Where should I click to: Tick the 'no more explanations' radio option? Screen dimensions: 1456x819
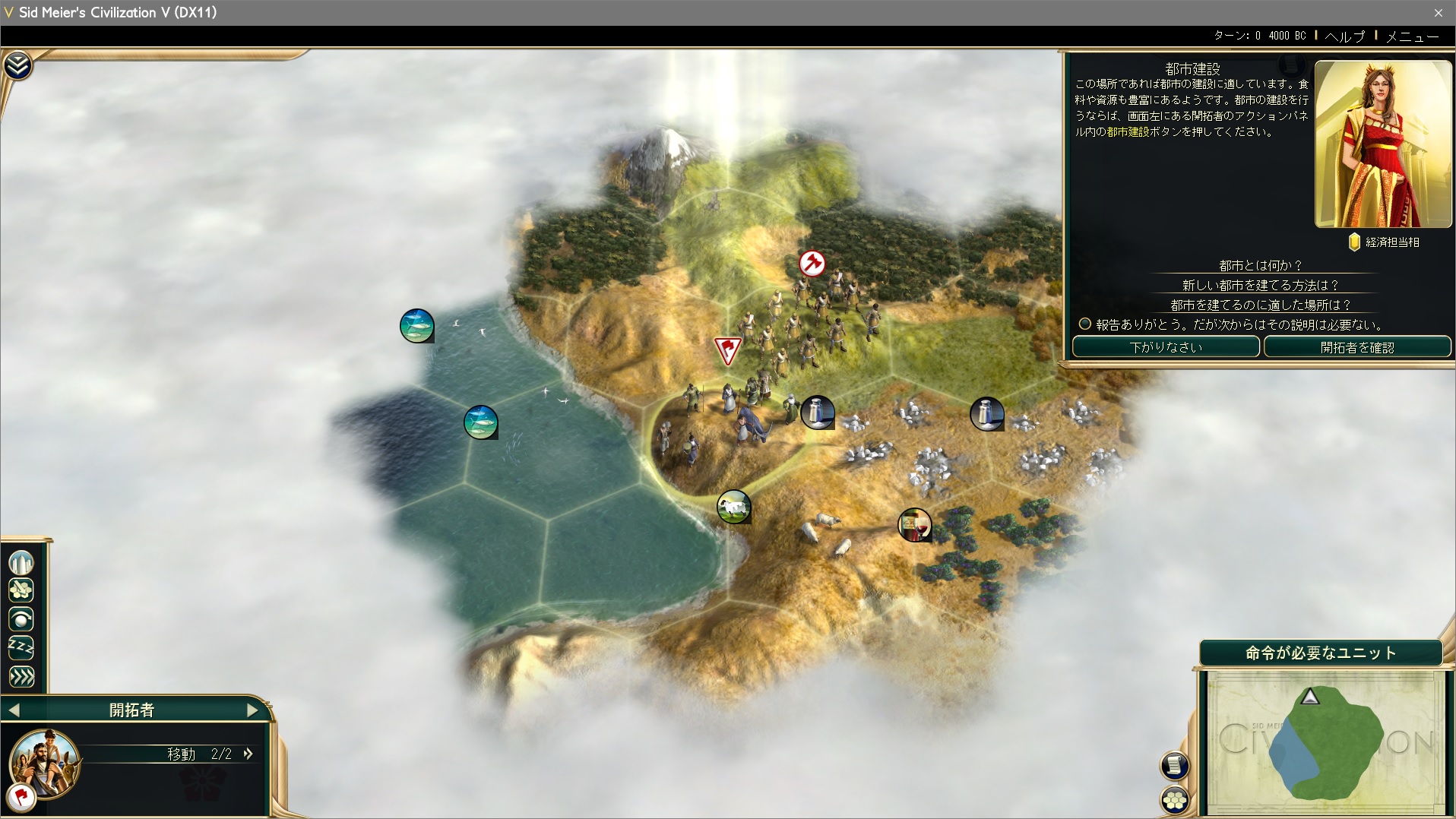(x=1085, y=324)
